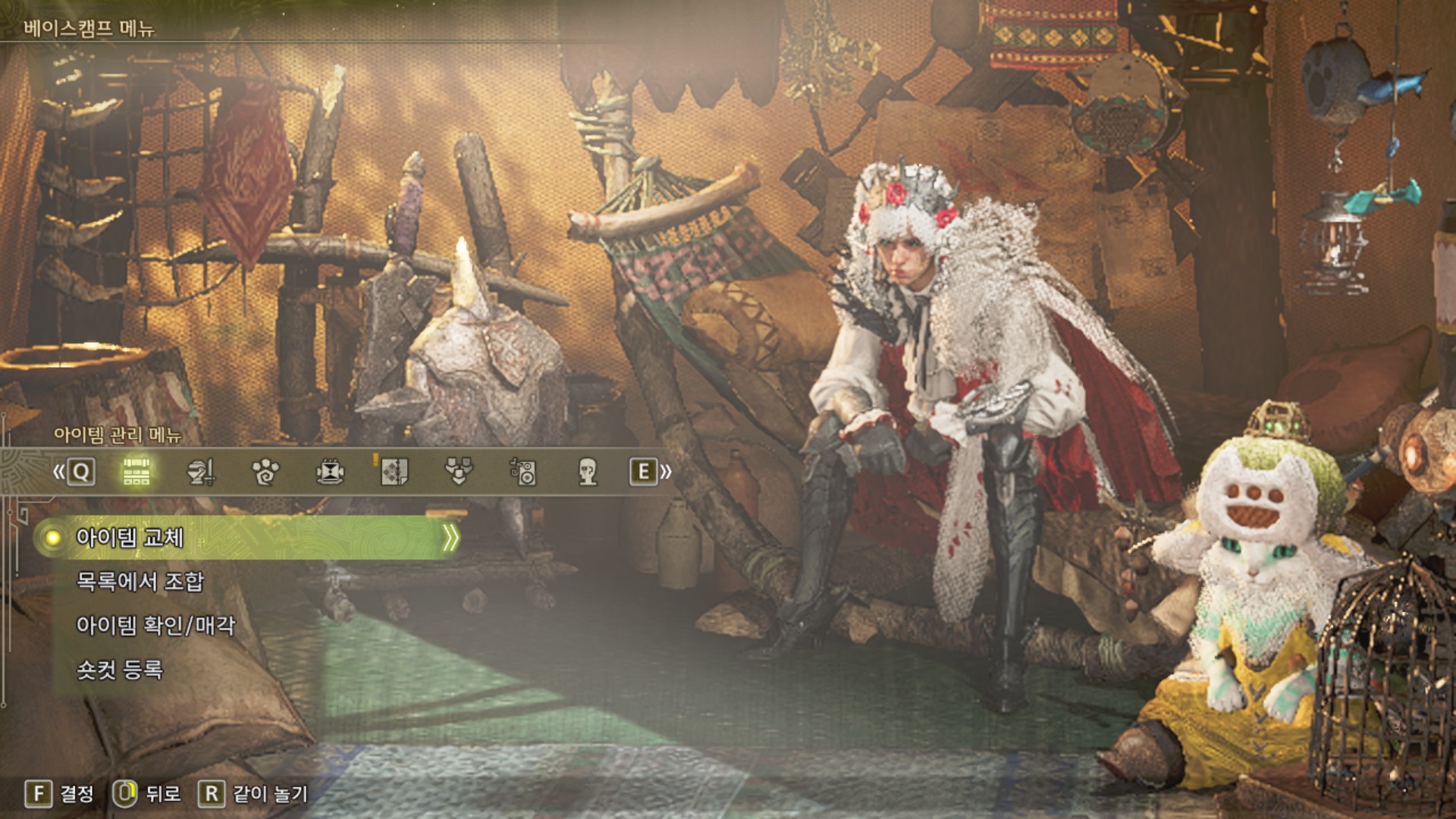Open the helmet and sword equipment tab
1456x819 pixels.
[x=201, y=472]
